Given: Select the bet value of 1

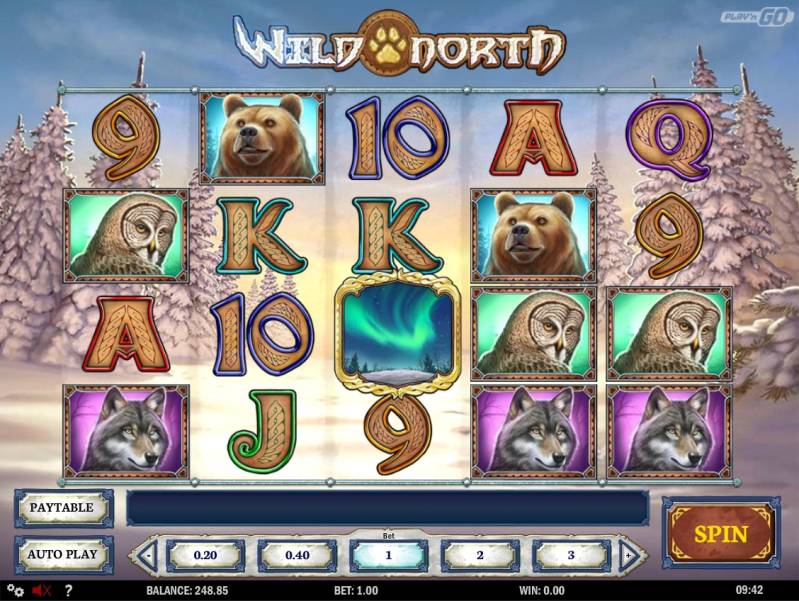Looking at the screenshot, I should pos(388,555).
